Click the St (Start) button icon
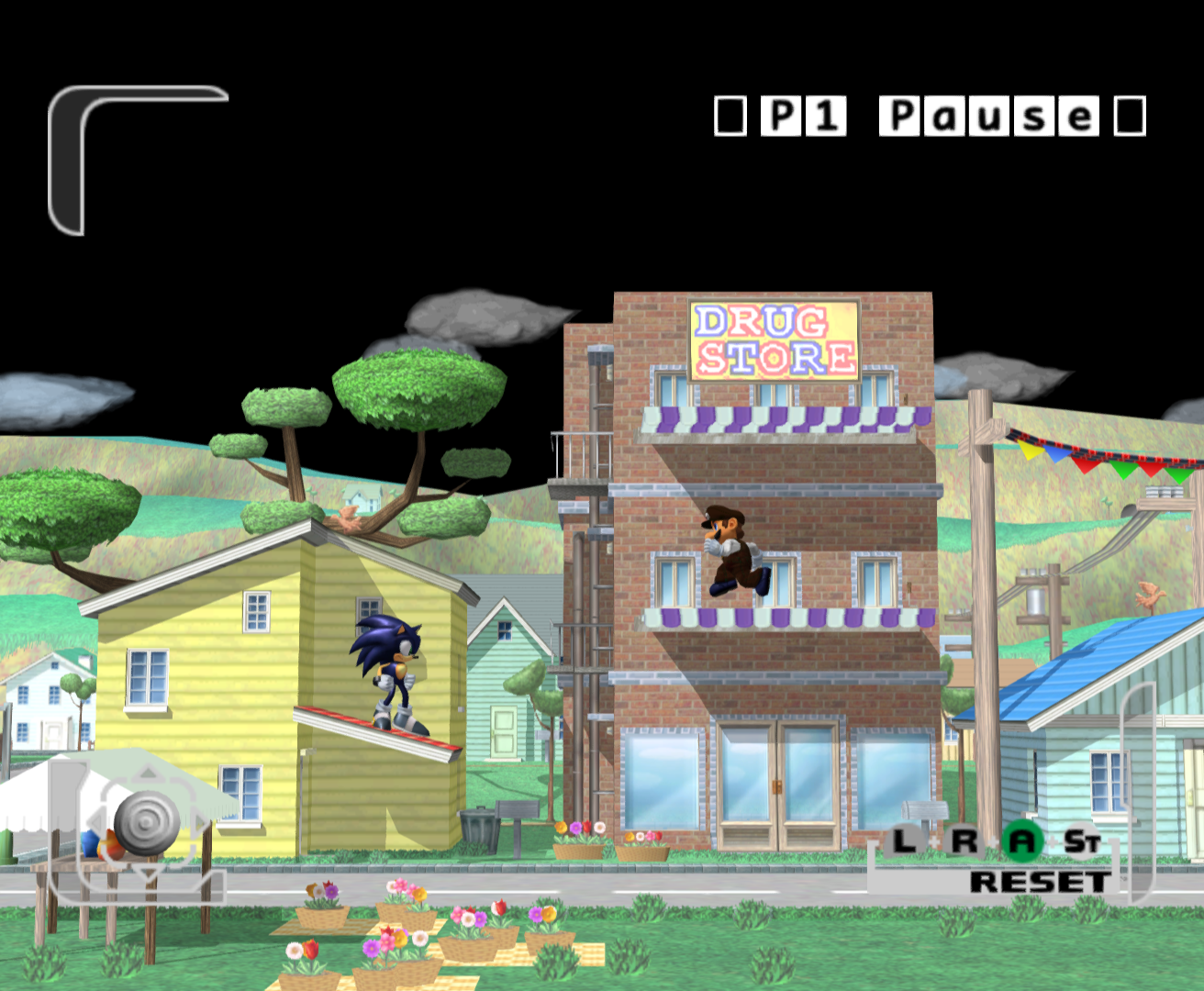The width and height of the screenshot is (1204, 991). 1081,840
